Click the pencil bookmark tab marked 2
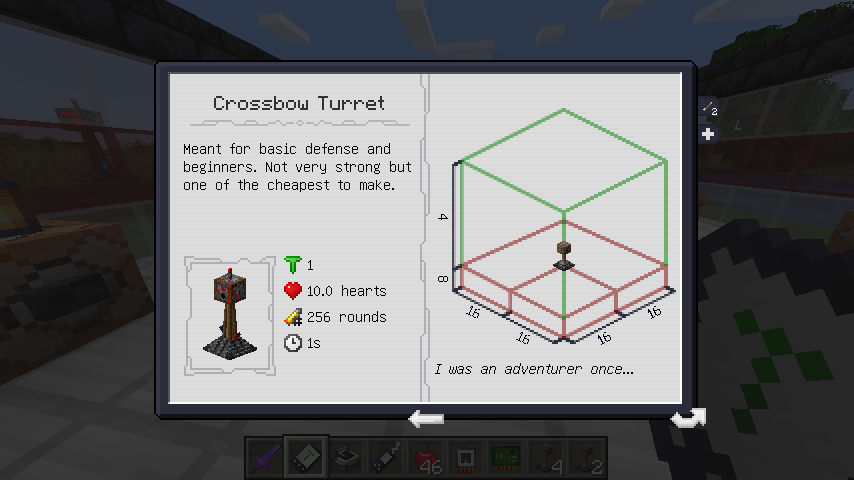 708,110
